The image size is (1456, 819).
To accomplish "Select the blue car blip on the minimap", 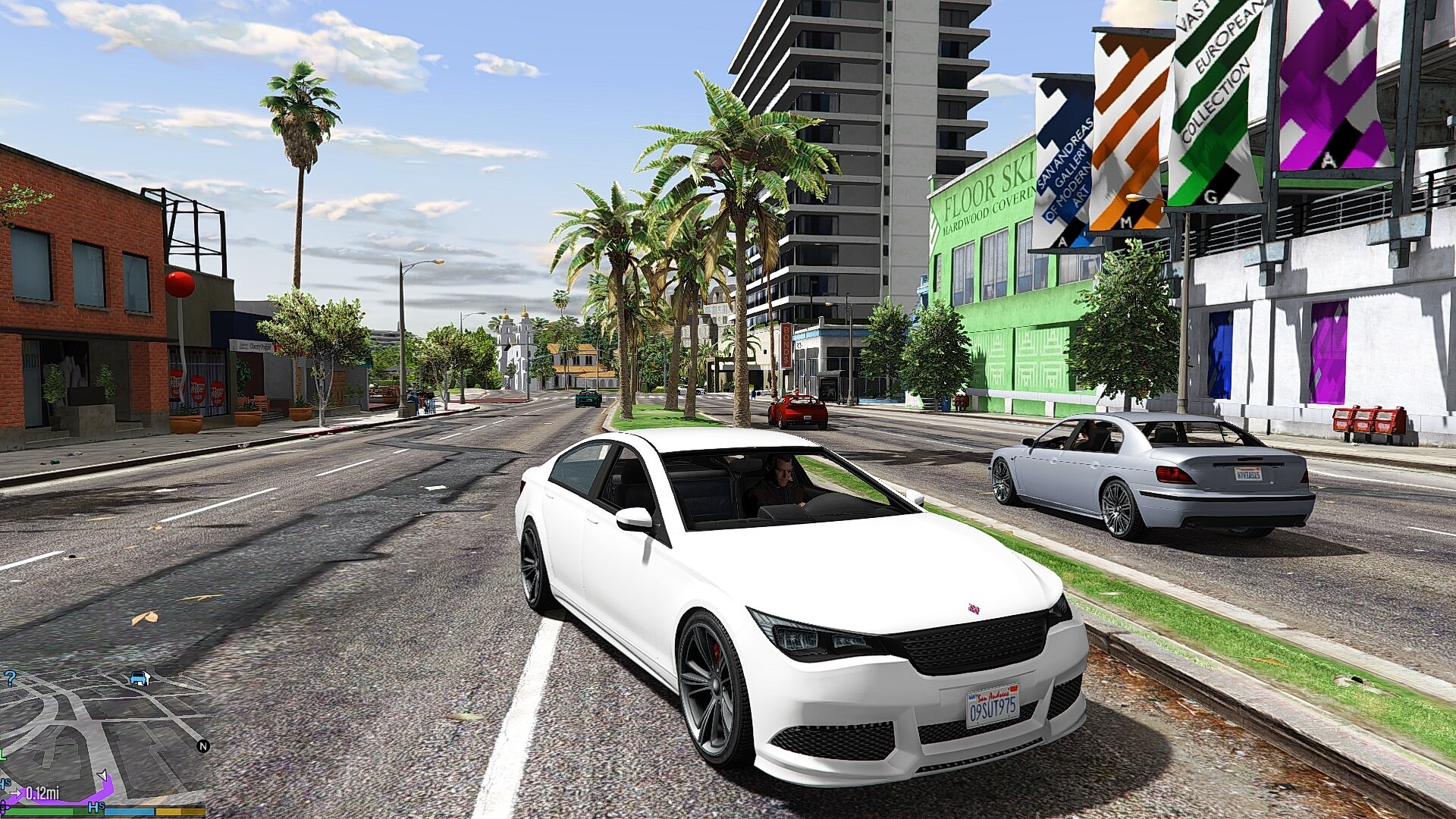I will [138, 678].
